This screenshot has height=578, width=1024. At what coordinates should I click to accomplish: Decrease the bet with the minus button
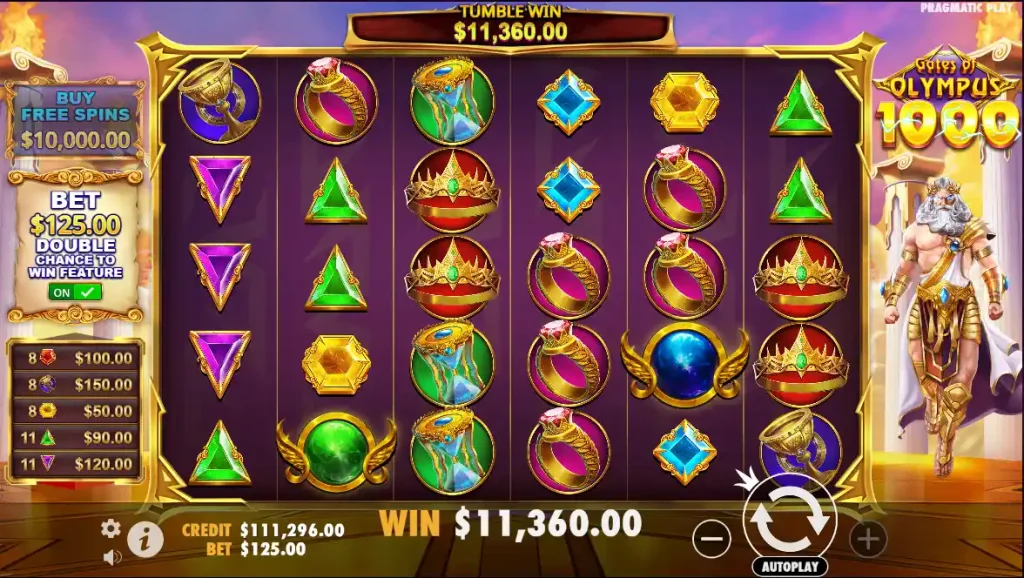pyautogui.click(x=711, y=540)
